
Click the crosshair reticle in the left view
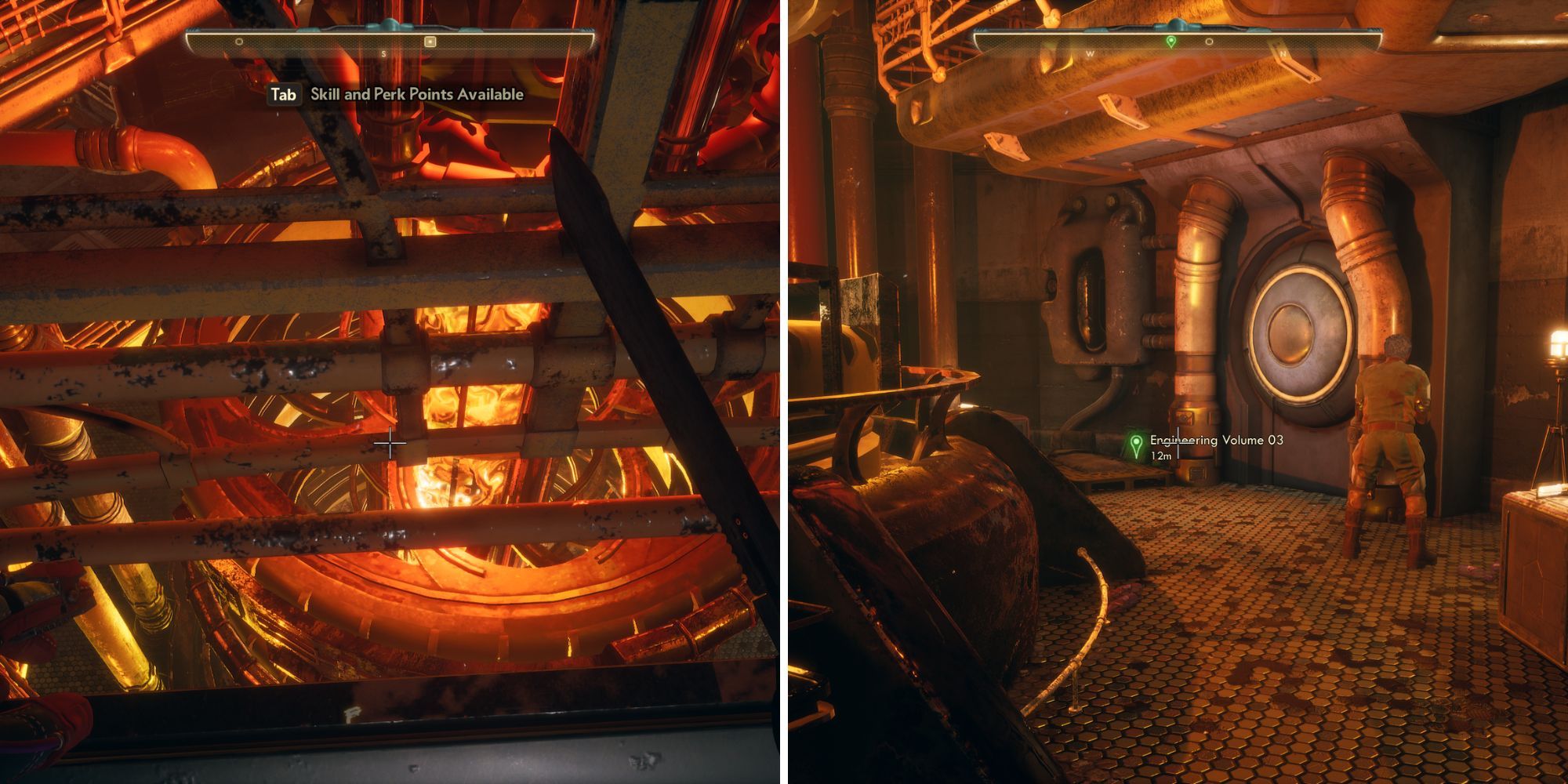[390, 444]
